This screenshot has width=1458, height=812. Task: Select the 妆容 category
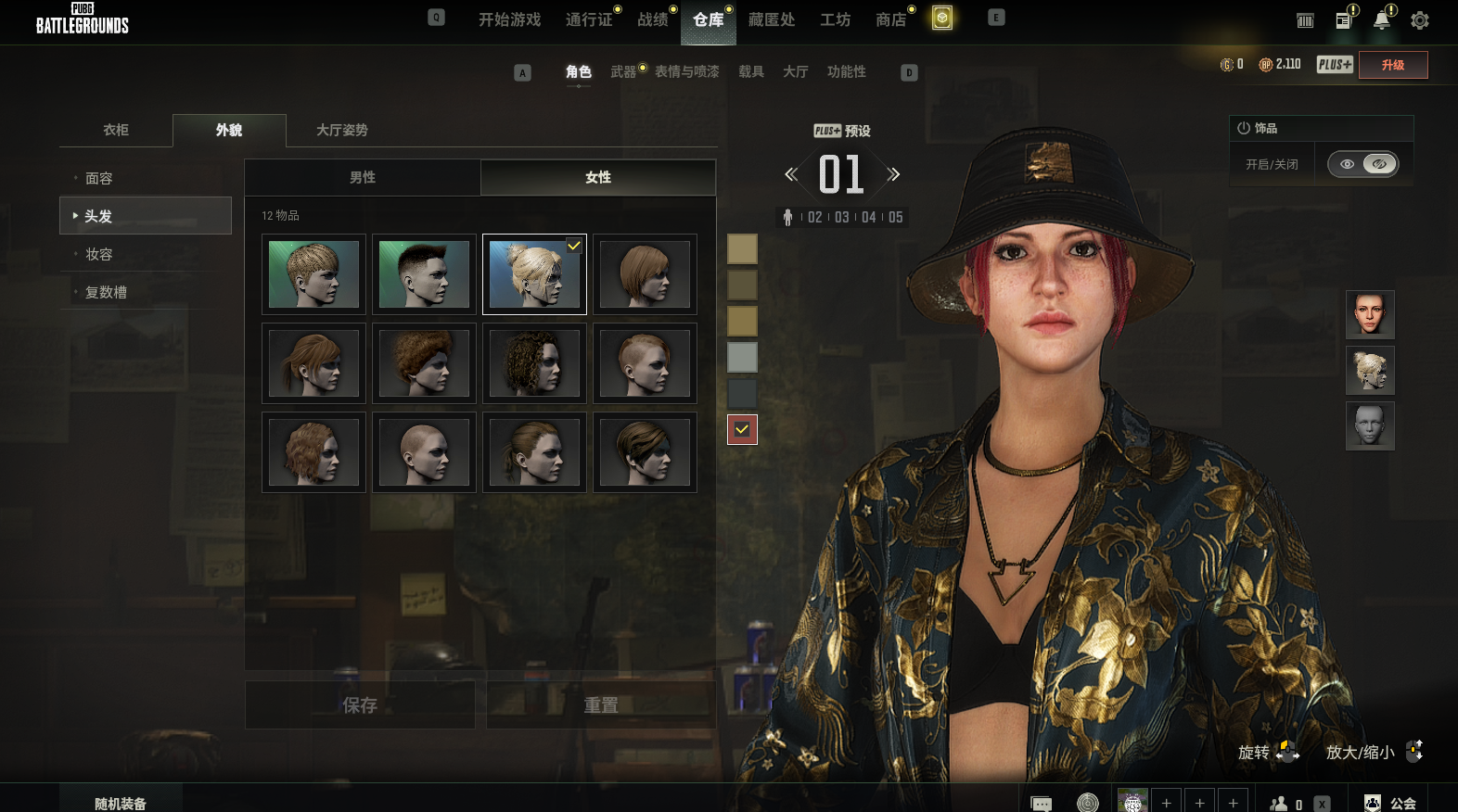pyautogui.click(x=99, y=254)
